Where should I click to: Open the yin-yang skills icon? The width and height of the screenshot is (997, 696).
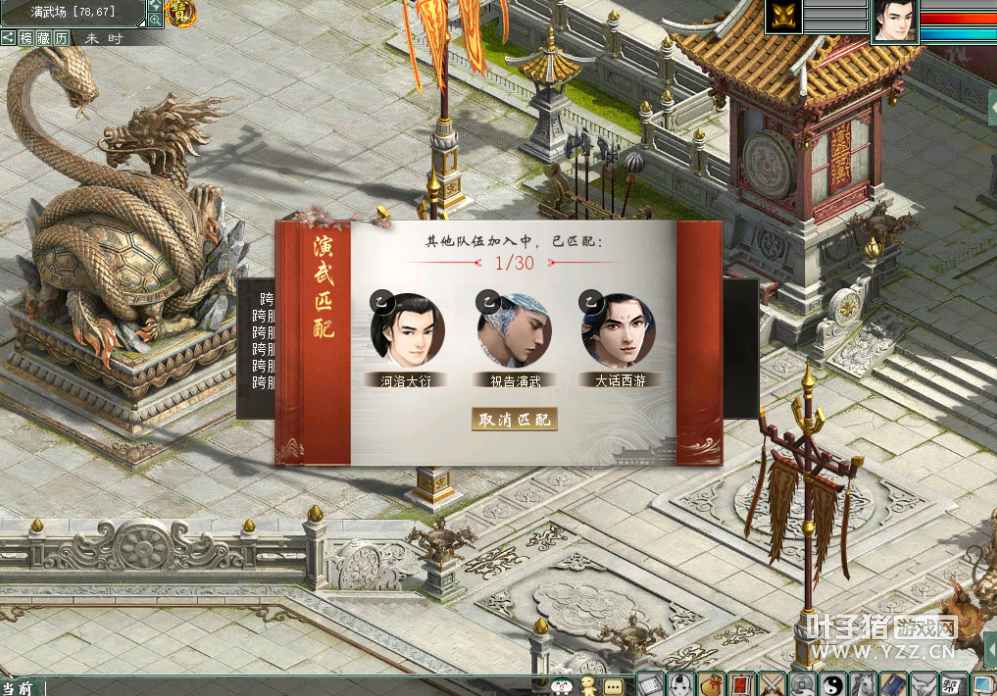832,685
